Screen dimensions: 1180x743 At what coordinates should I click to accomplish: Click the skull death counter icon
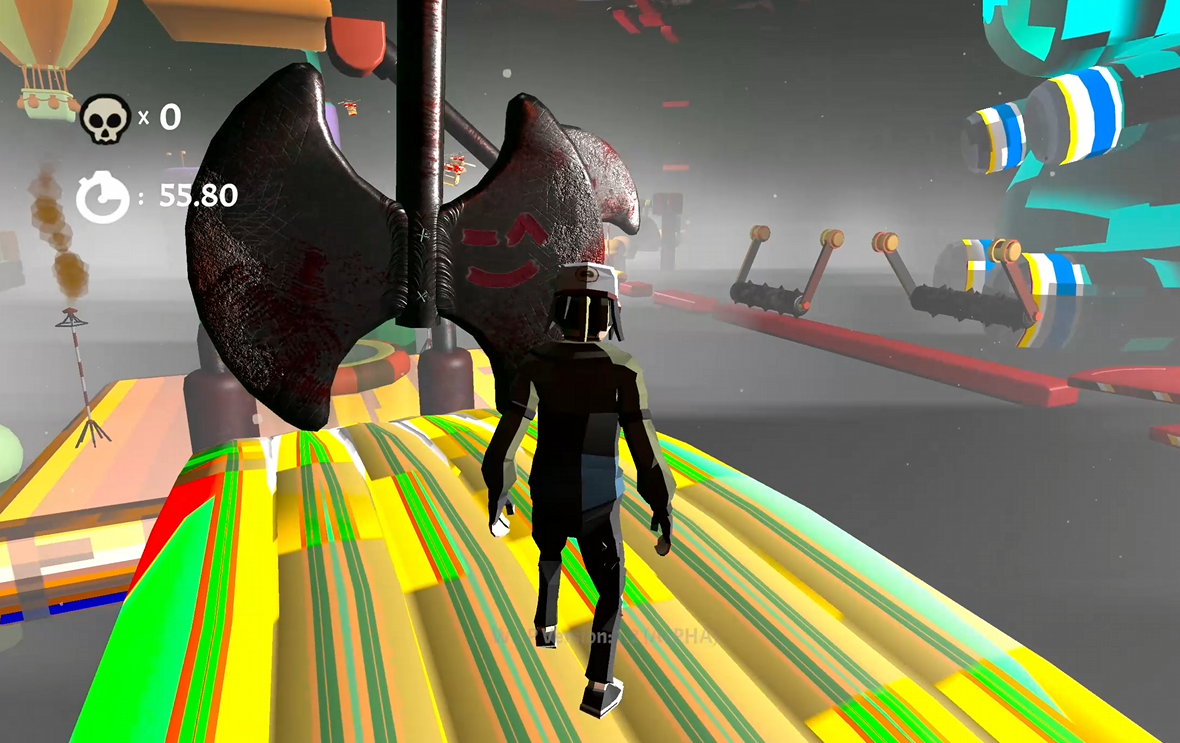tap(104, 119)
